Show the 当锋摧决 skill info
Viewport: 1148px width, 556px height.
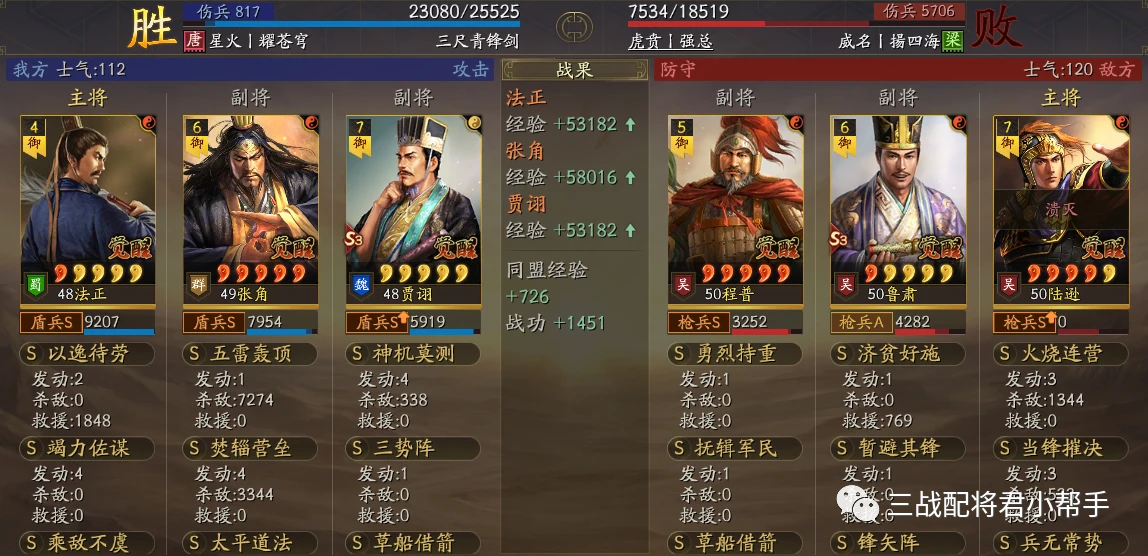click(x=1060, y=448)
